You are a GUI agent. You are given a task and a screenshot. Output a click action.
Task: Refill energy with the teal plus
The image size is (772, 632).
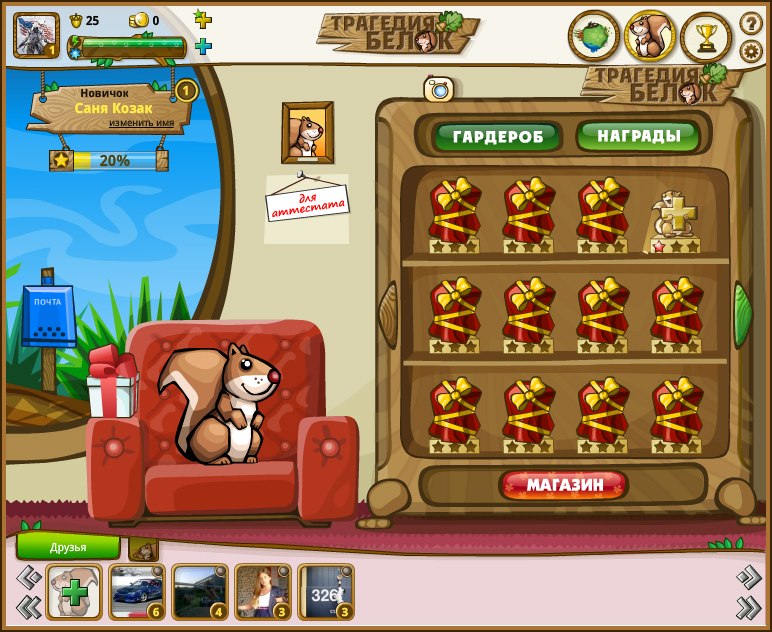[203, 46]
